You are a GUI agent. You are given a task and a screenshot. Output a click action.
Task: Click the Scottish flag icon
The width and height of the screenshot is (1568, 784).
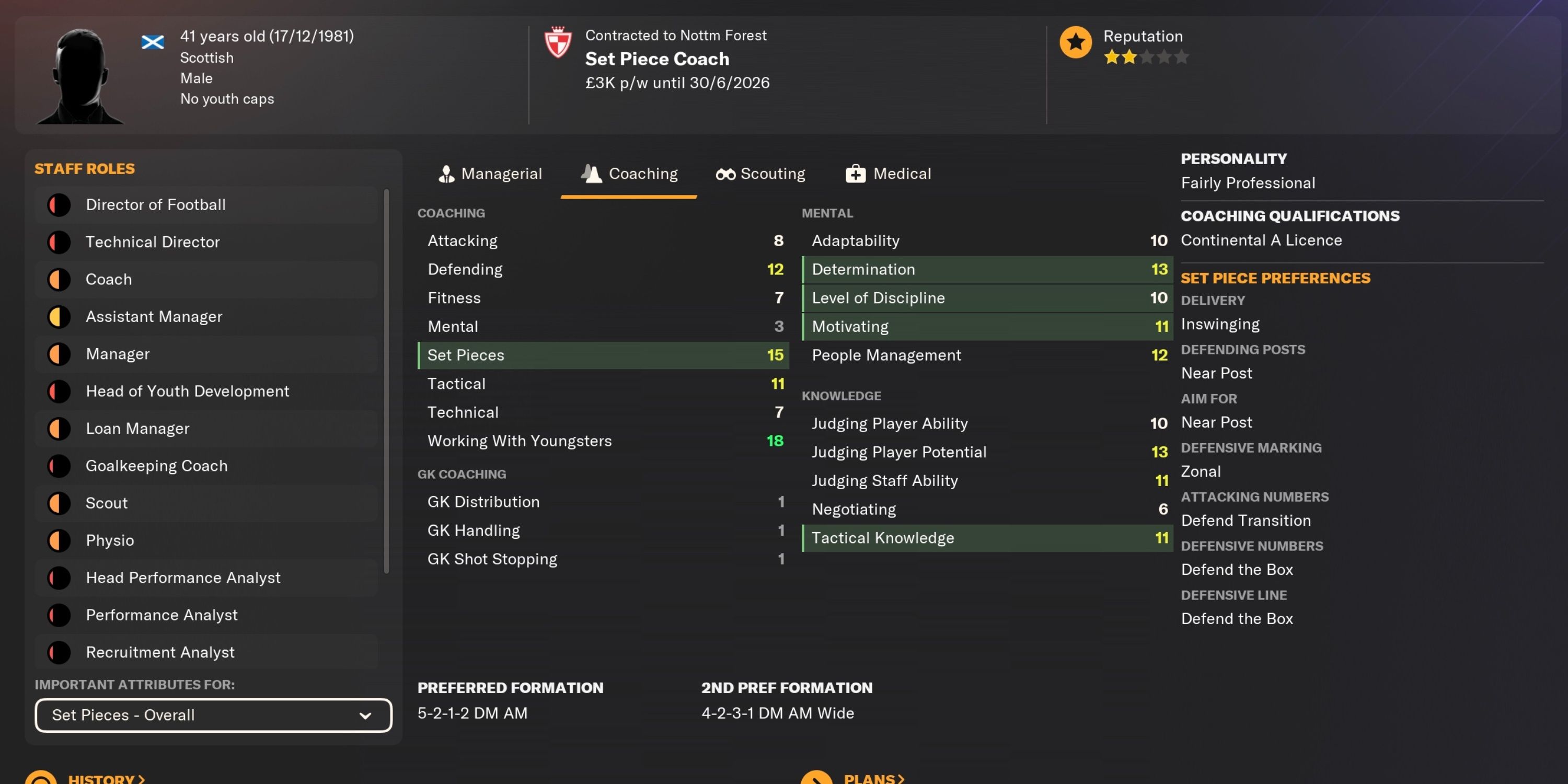(153, 41)
